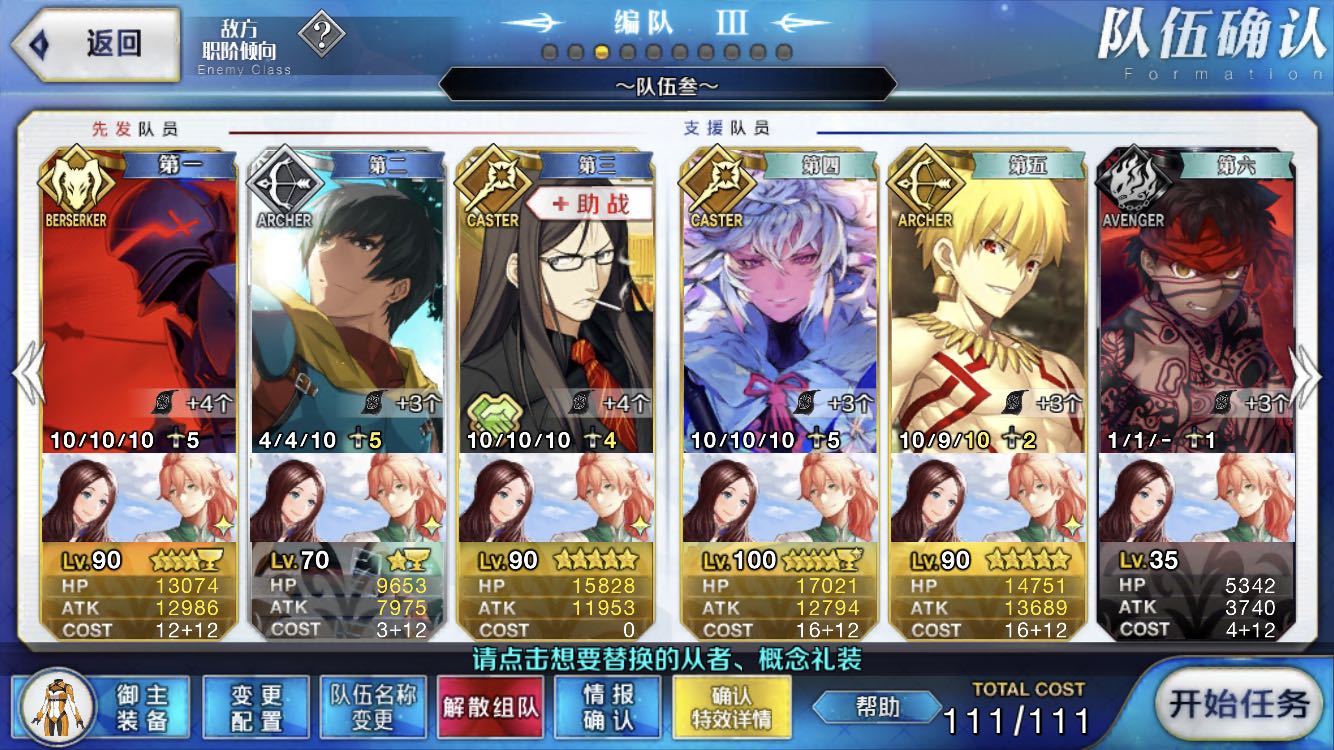Disband the party with 解散组队
This screenshot has width=1334, height=750.
coord(491,707)
